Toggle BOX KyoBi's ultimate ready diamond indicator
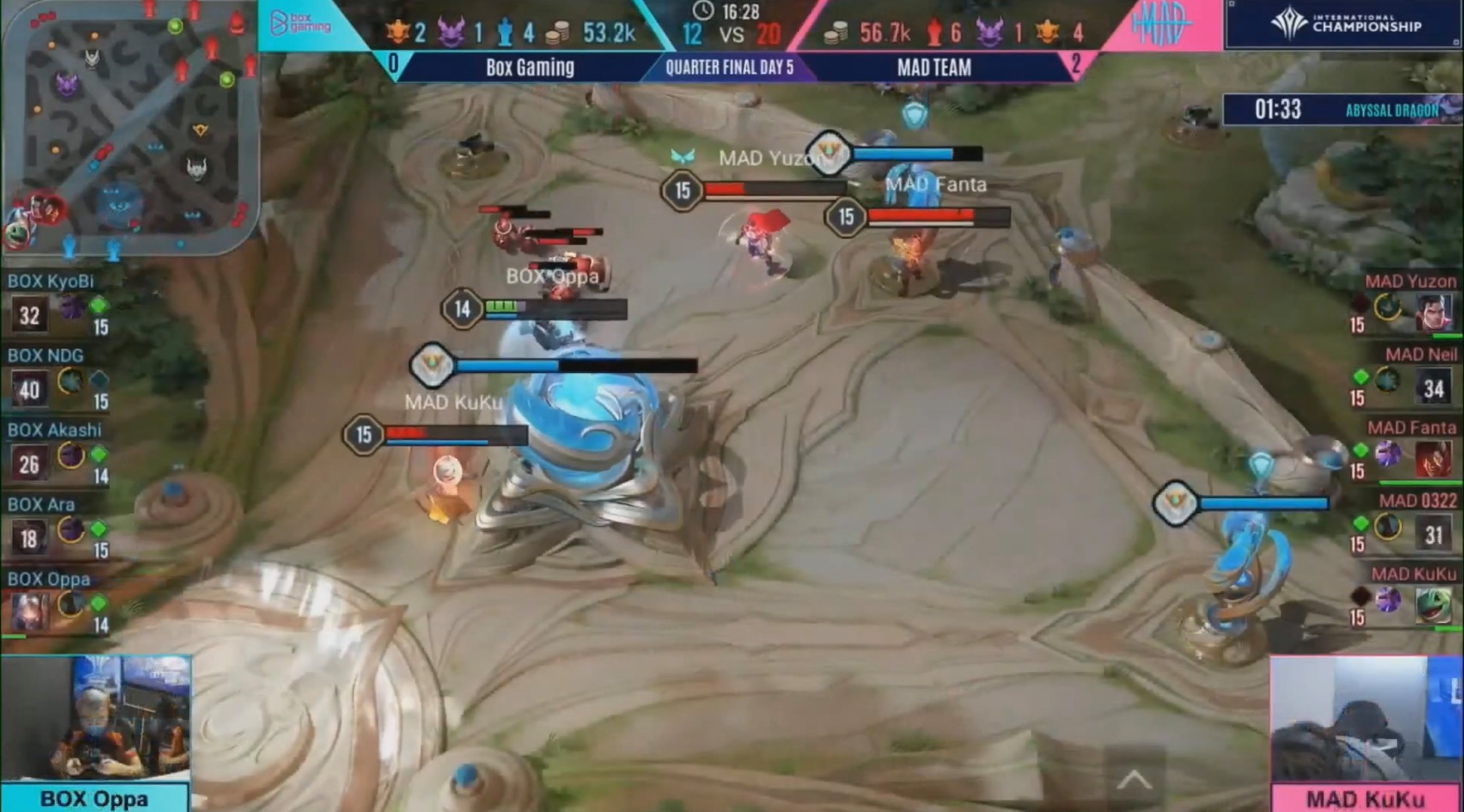 [99, 305]
